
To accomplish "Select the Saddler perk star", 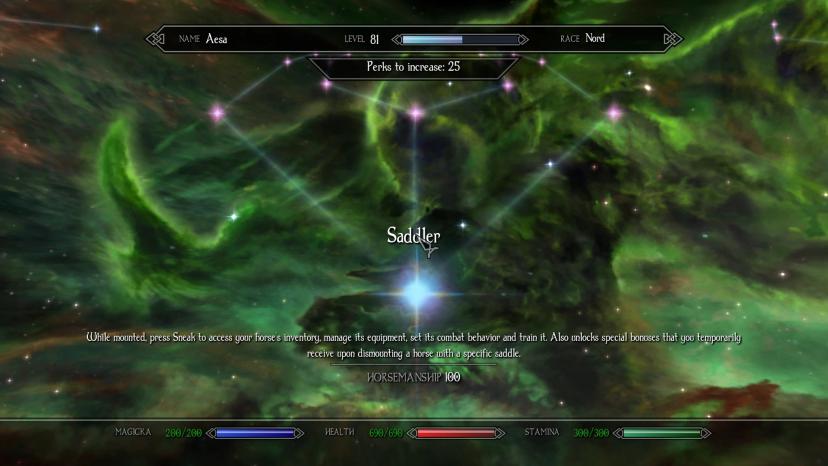I will 416,293.
